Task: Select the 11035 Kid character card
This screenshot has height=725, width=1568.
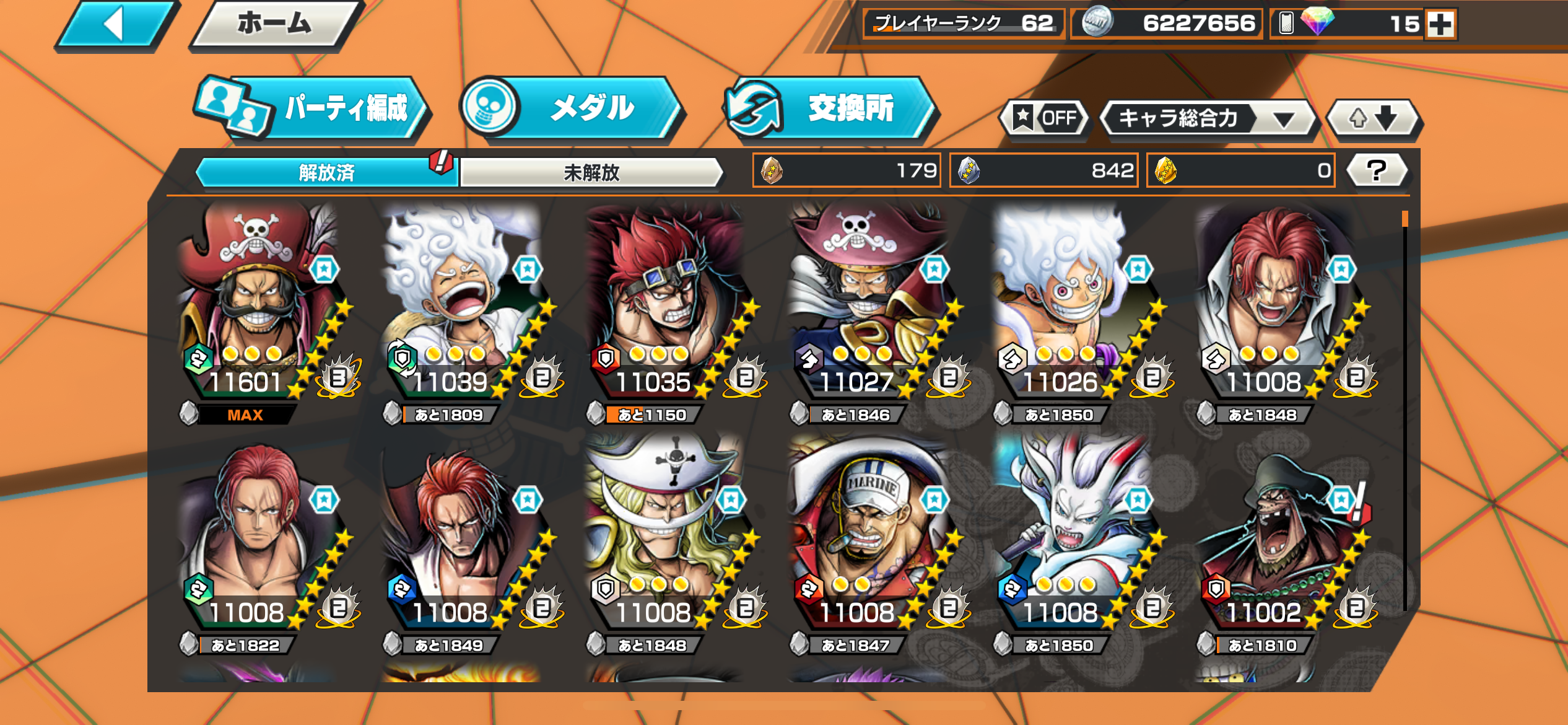Action: coord(666,304)
